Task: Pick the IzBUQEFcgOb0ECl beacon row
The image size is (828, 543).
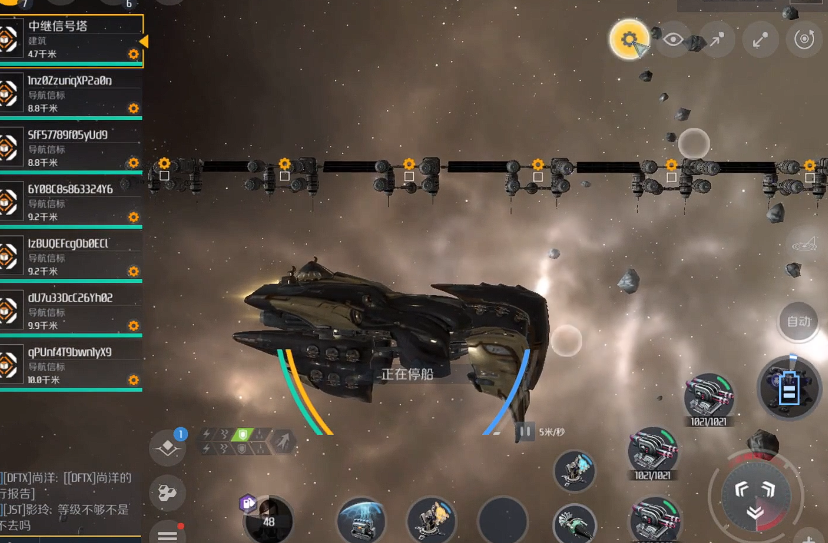Action: click(70, 257)
